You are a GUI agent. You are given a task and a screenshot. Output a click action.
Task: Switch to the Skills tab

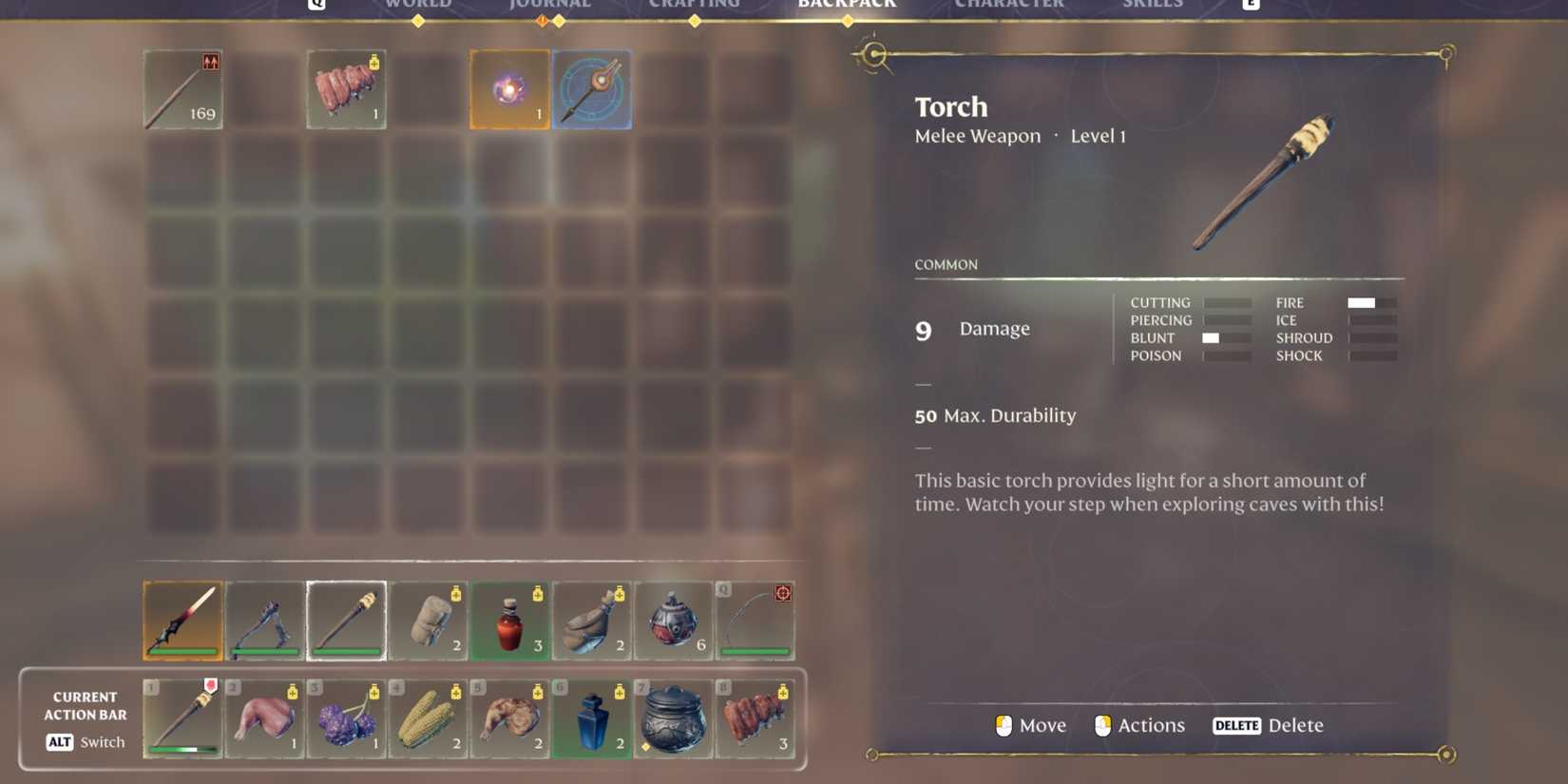click(1153, 5)
